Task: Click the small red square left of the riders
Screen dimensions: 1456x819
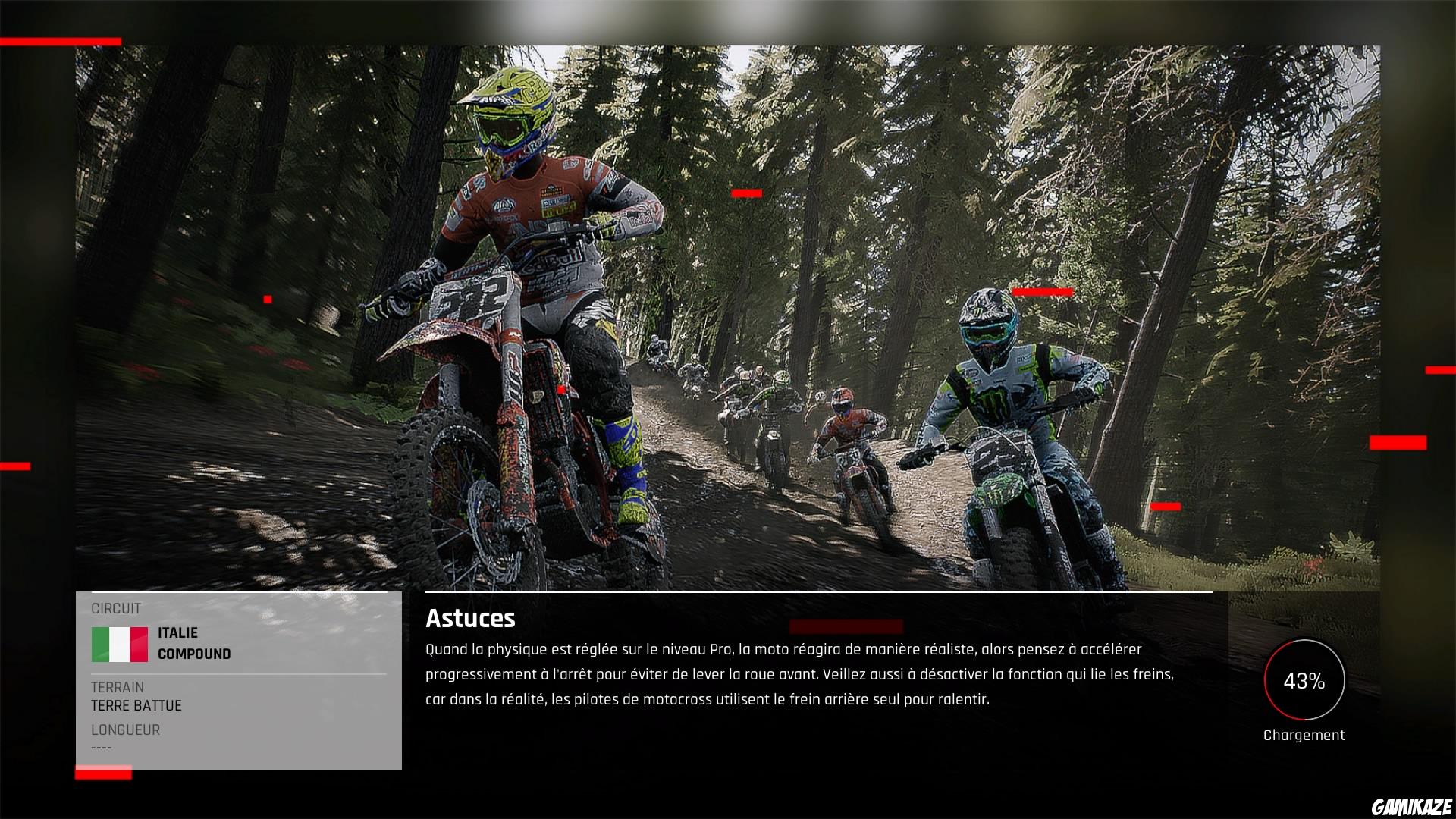Action: click(267, 297)
